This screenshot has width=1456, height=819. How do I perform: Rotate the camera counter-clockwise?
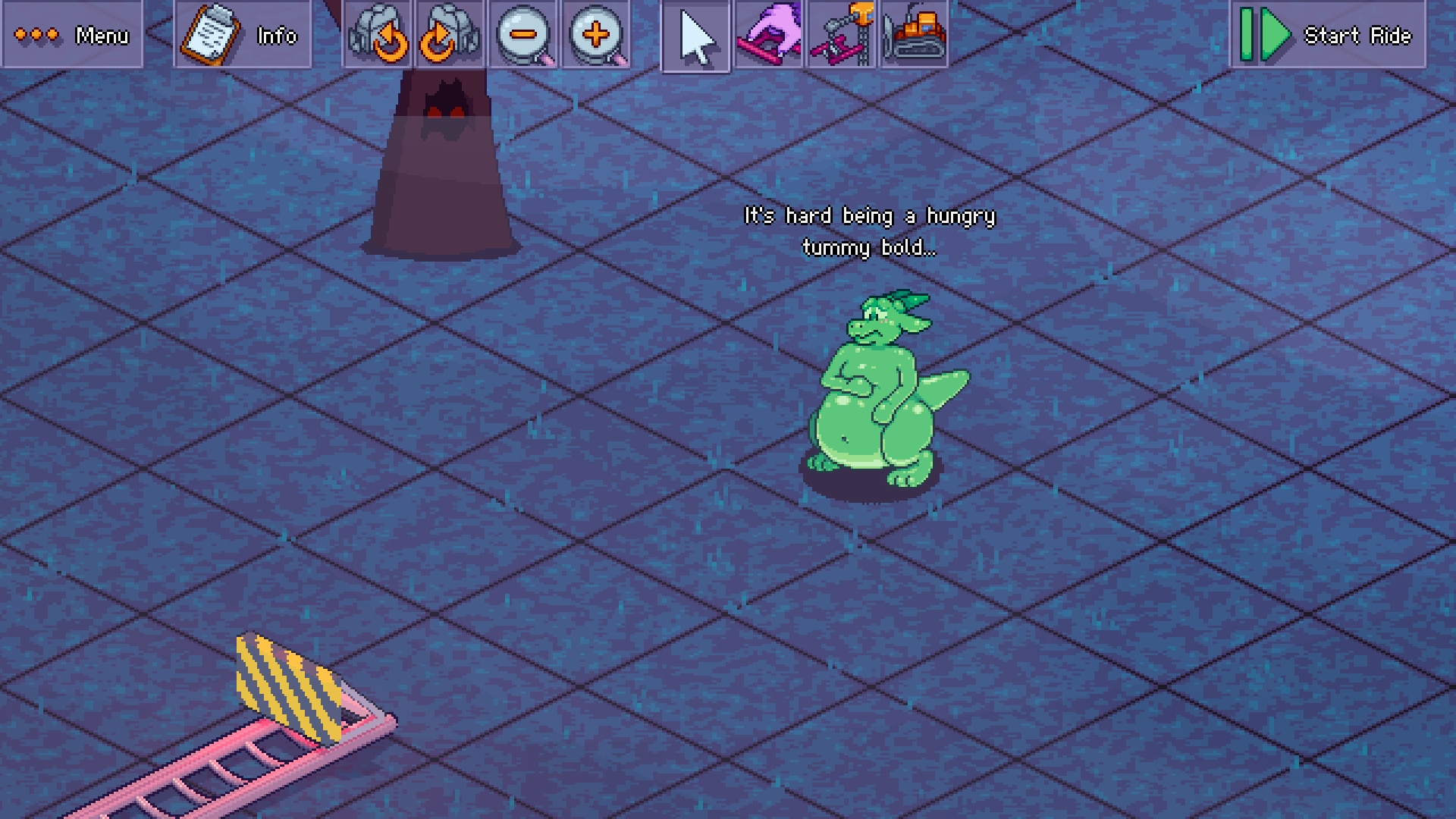(378, 35)
